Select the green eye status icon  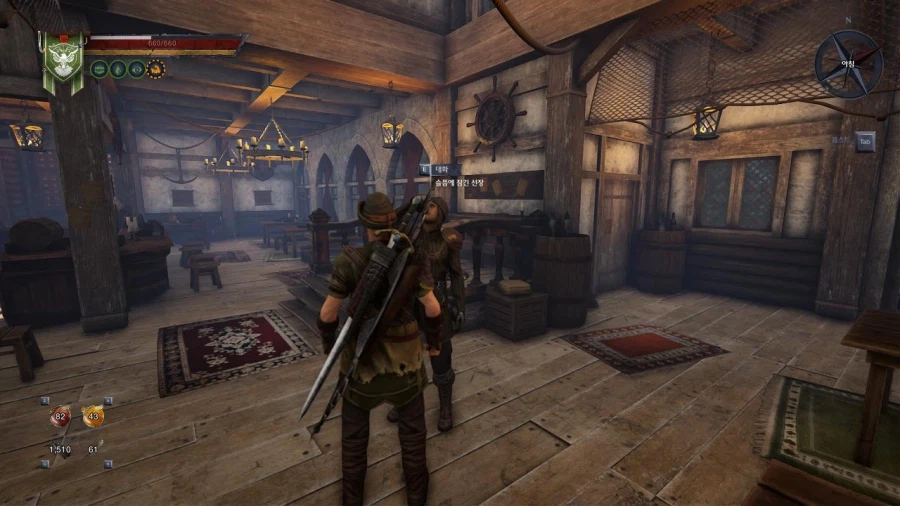136,69
